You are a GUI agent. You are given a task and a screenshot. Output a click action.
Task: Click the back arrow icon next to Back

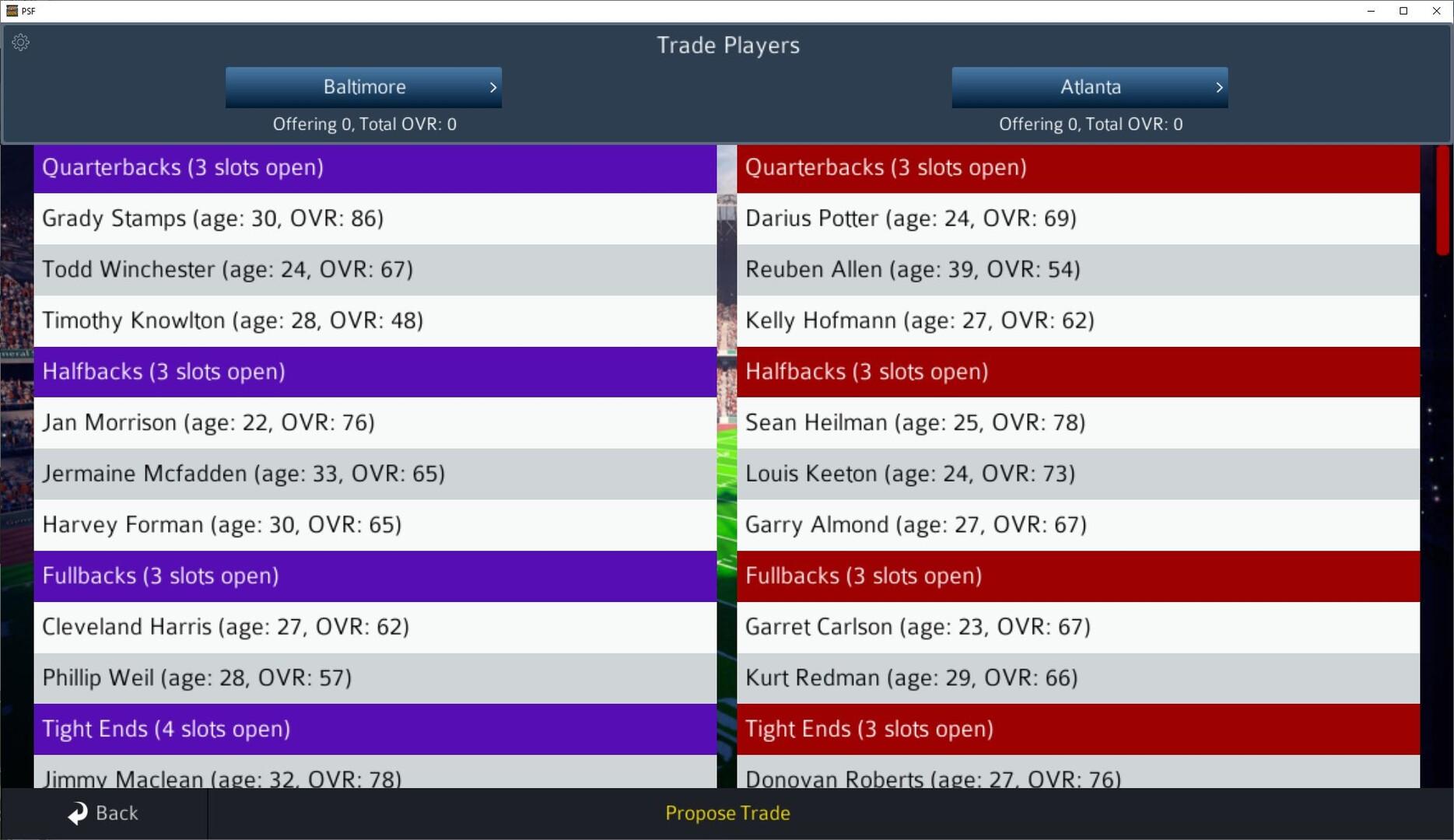coord(75,812)
